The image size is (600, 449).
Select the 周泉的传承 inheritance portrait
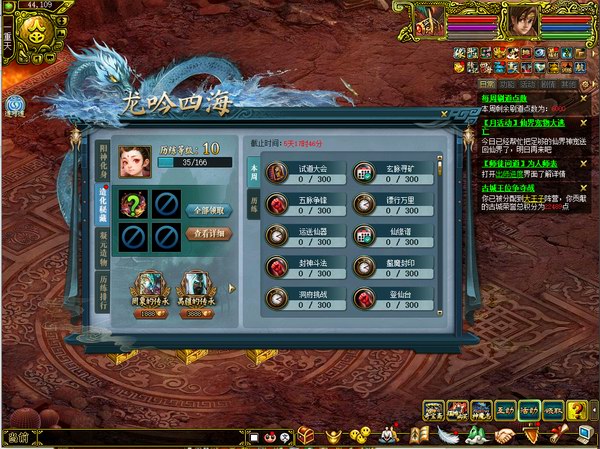click(148, 286)
